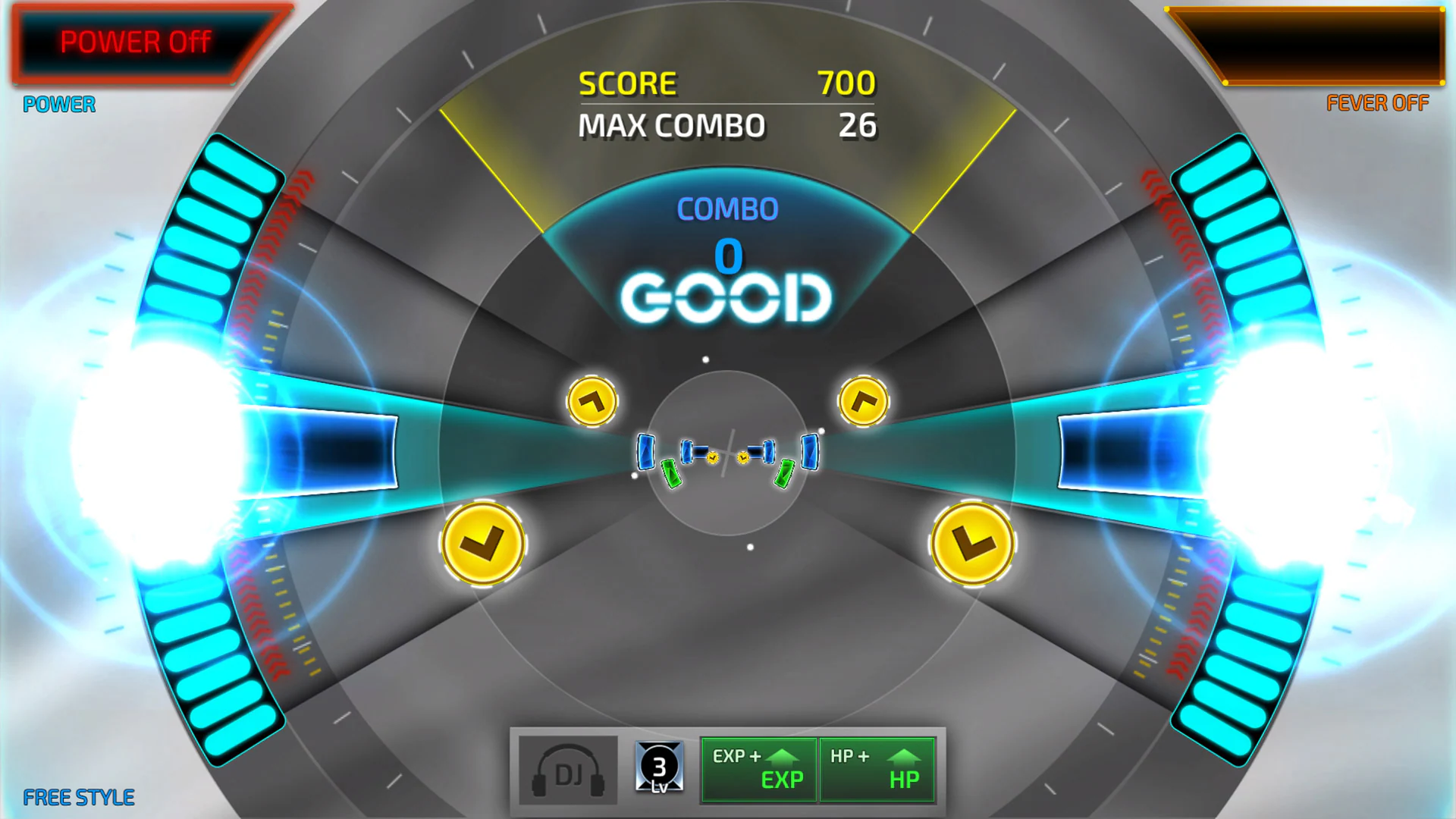Image resolution: width=1456 pixels, height=819 pixels.
Task: Toggle the POWER Off switch
Action: (x=135, y=42)
